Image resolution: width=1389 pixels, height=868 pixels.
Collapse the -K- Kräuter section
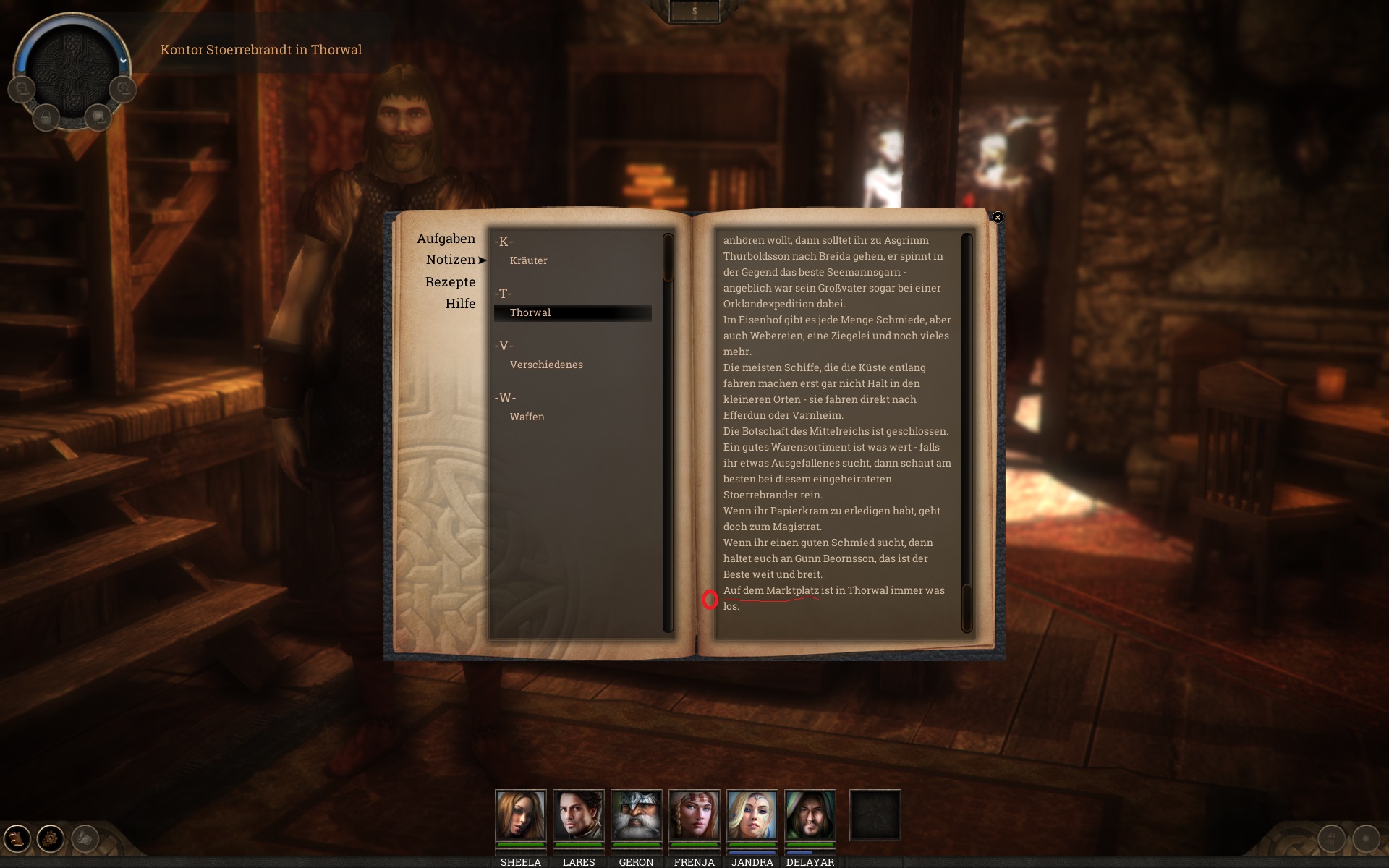504,241
